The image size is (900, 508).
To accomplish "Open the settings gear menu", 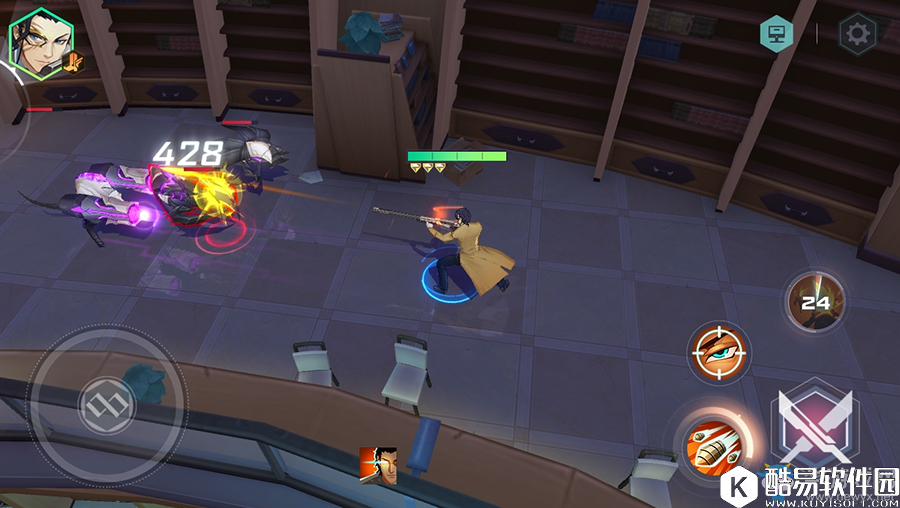I will [x=857, y=34].
